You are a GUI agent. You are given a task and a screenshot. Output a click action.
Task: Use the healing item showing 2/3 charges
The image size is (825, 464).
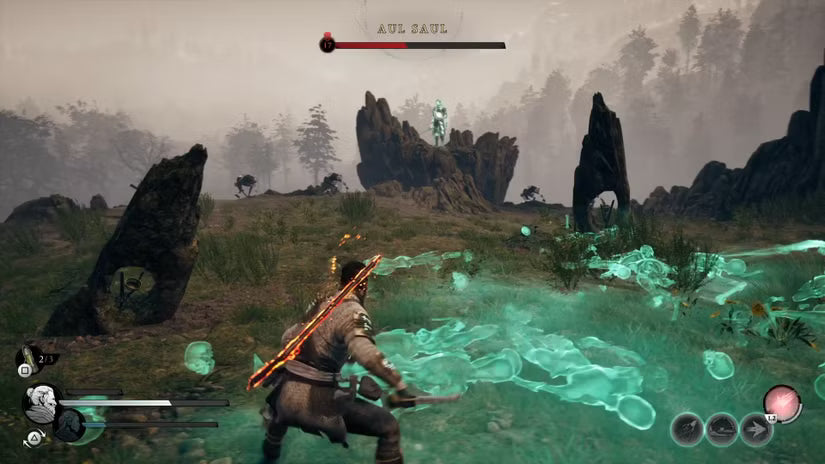[28, 358]
